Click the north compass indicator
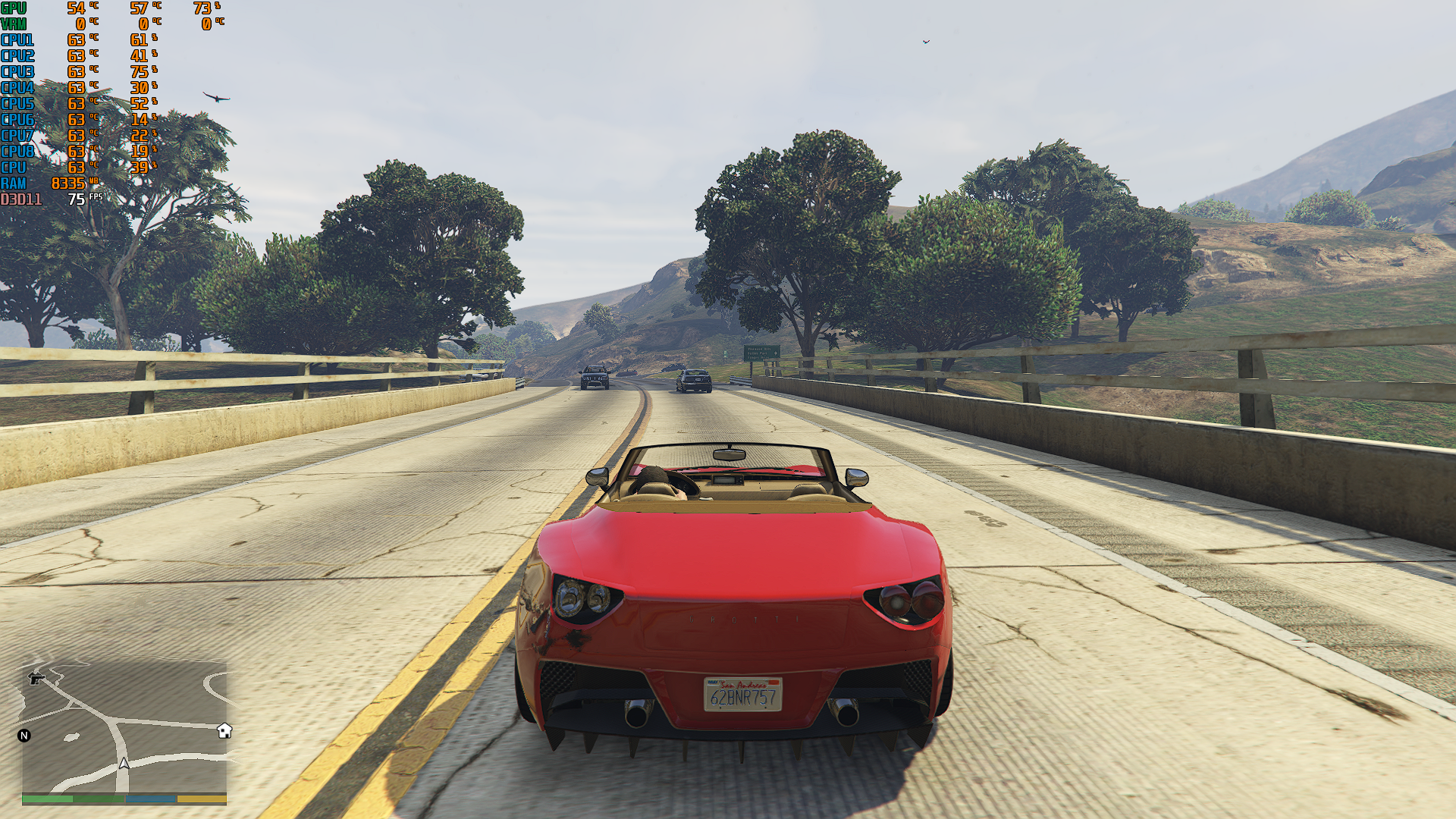Screen dimensions: 1456x819 24,736
